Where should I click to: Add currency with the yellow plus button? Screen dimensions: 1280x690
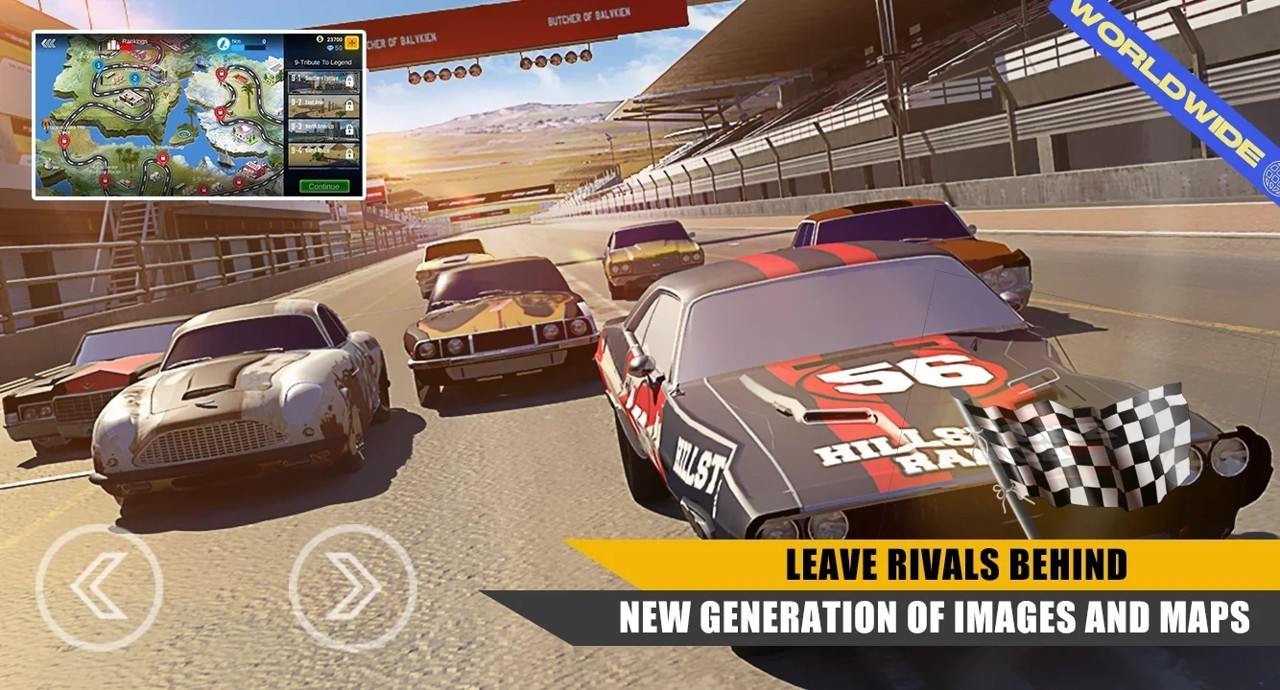352,42
